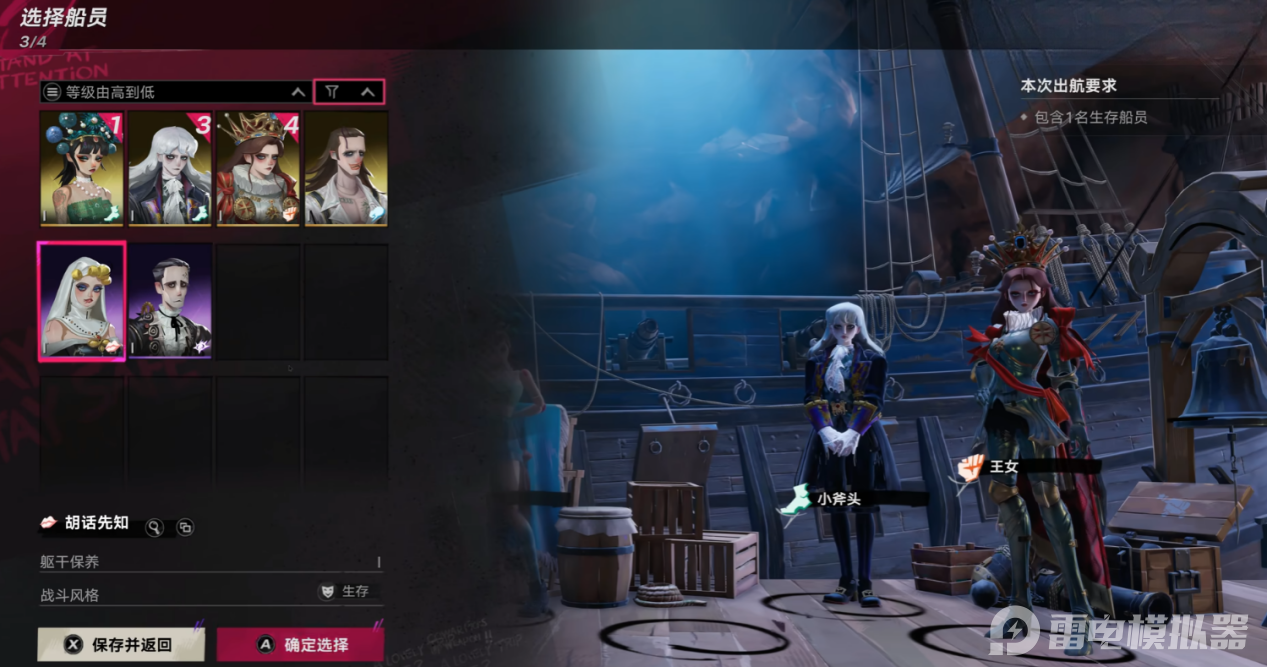Confirm crew with 确定选择 button
The height and width of the screenshot is (667, 1267).
[x=300, y=645]
